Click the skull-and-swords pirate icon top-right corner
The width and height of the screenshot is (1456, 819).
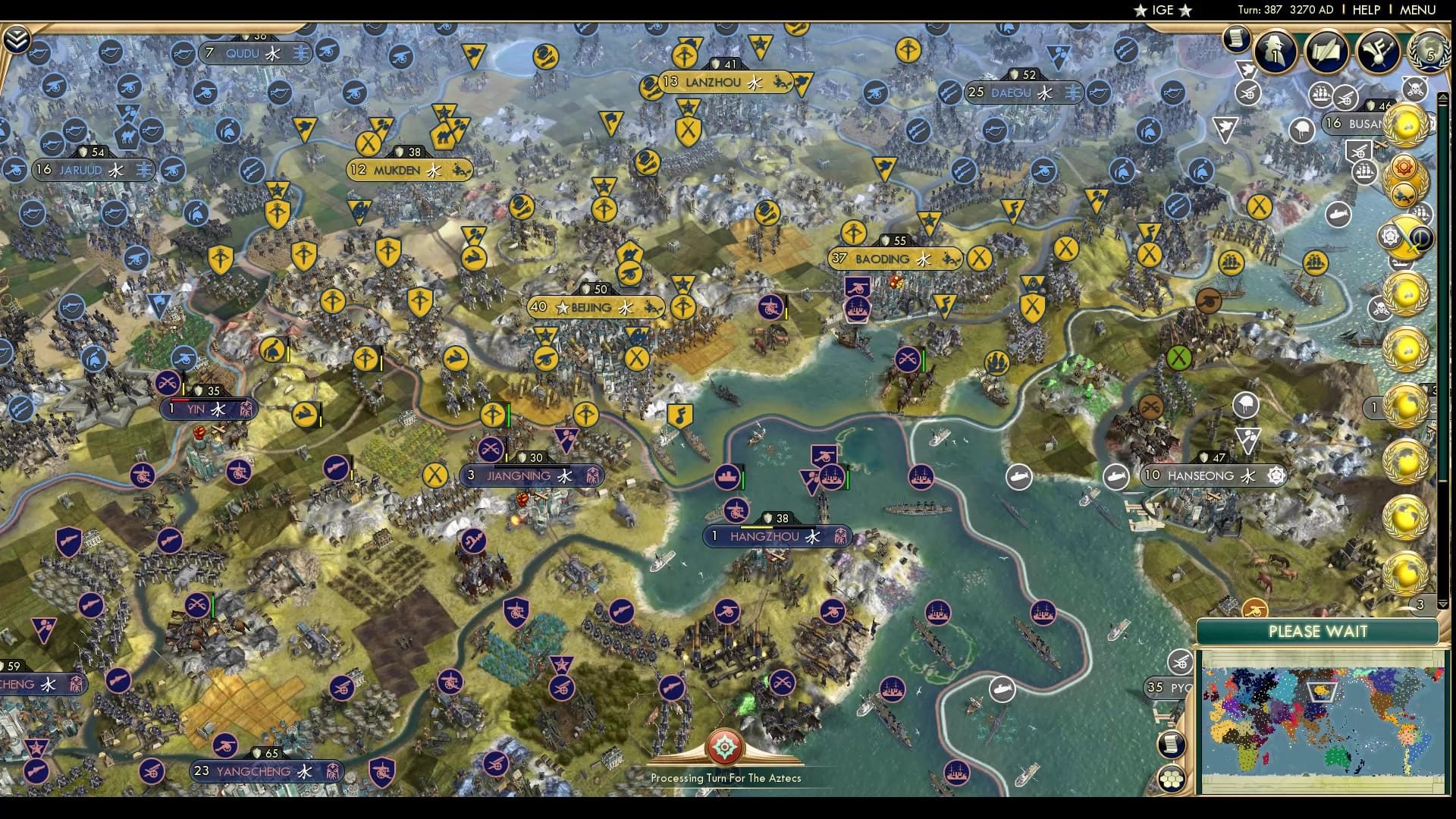[x=1415, y=88]
